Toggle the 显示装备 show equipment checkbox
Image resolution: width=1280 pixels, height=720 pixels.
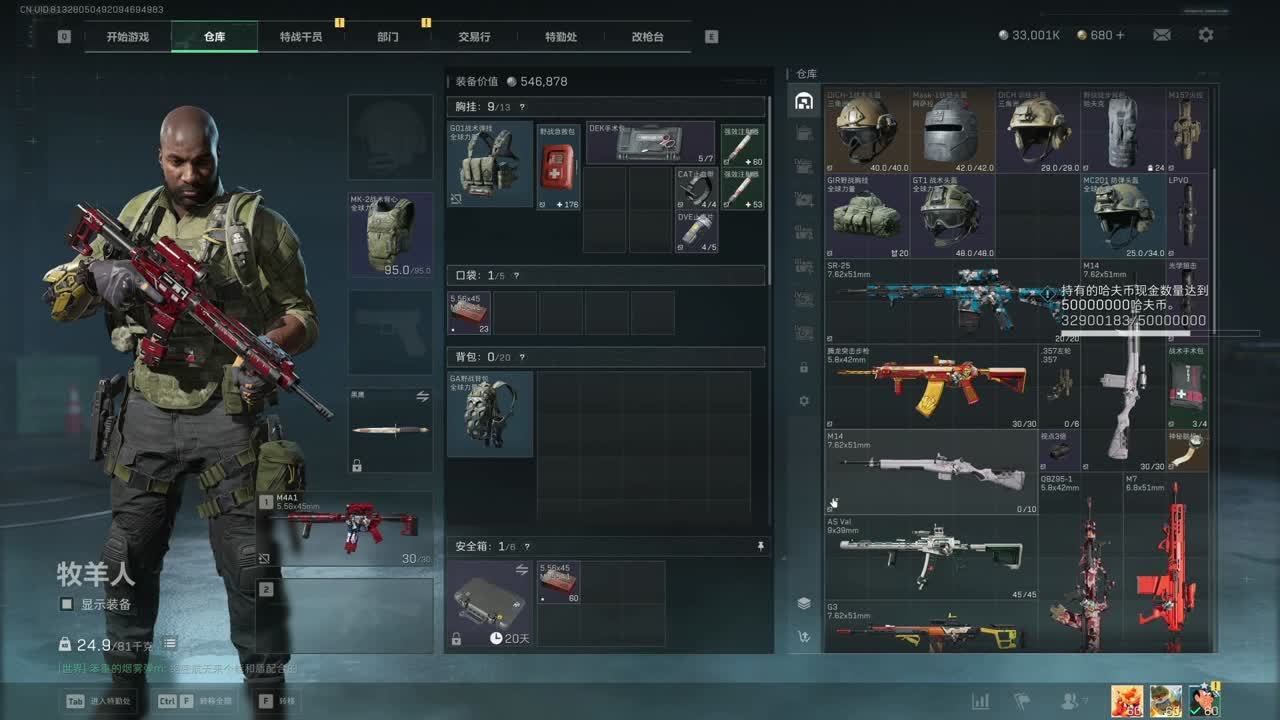click(67, 604)
